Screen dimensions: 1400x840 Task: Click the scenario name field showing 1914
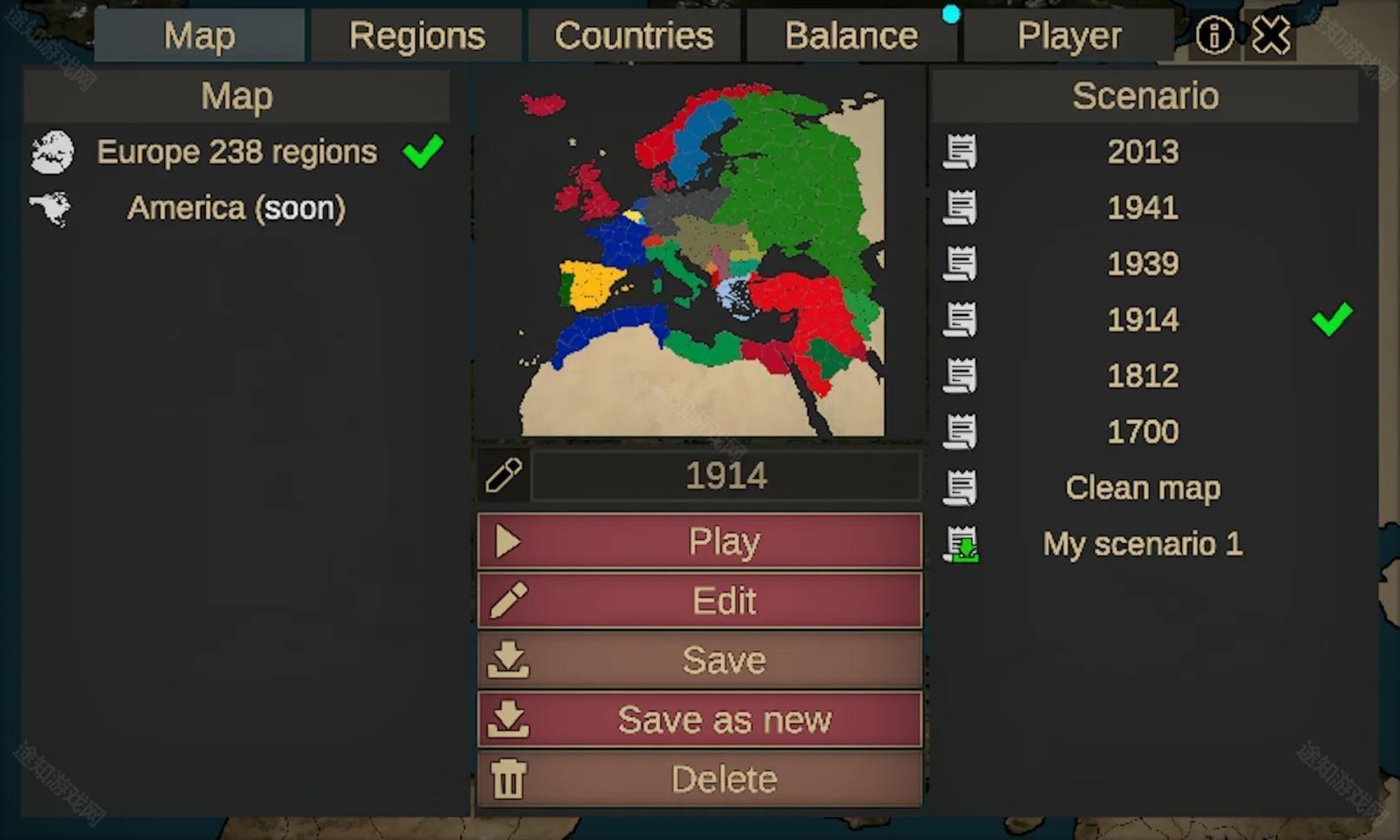click(726, 476)
